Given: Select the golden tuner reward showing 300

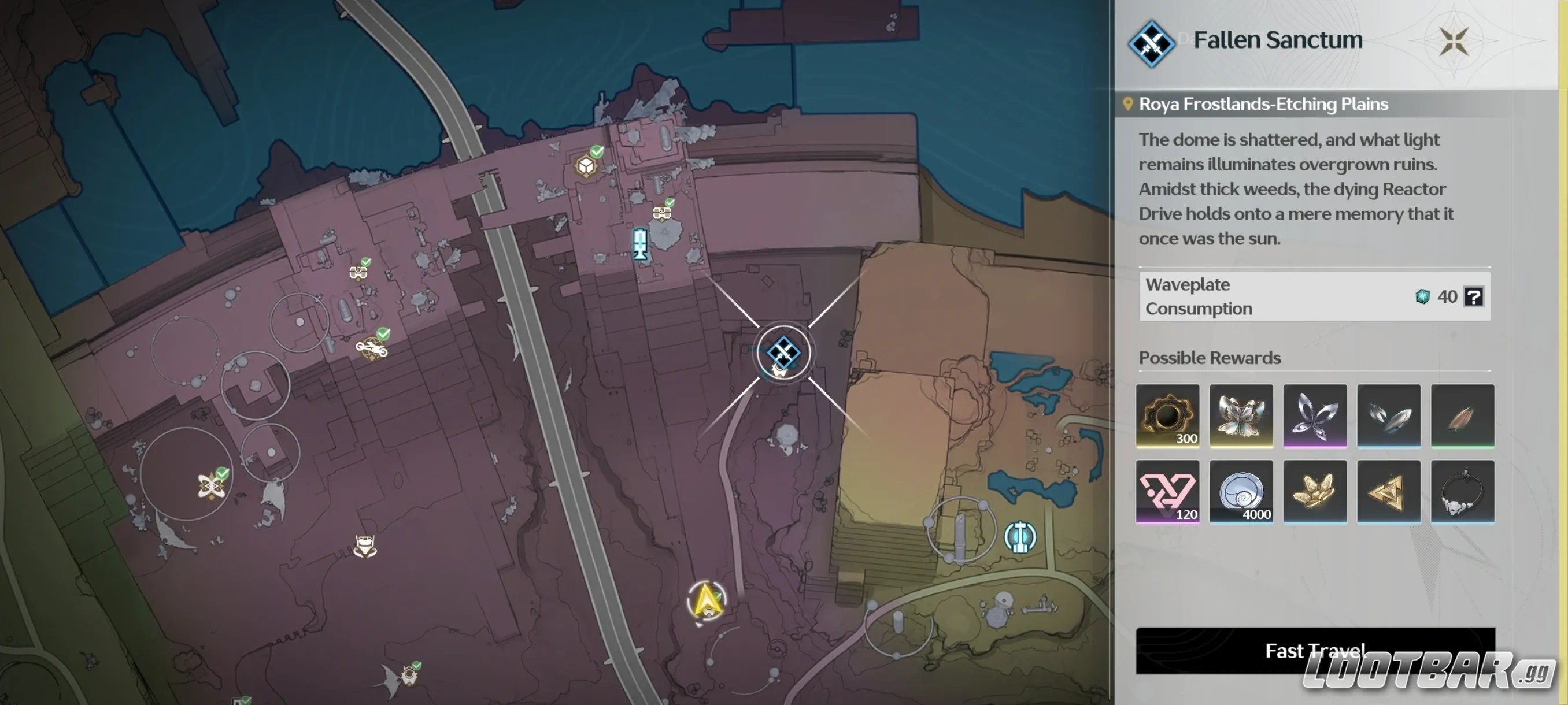Looking at the screenshot, I should [x=1167, y=417].
